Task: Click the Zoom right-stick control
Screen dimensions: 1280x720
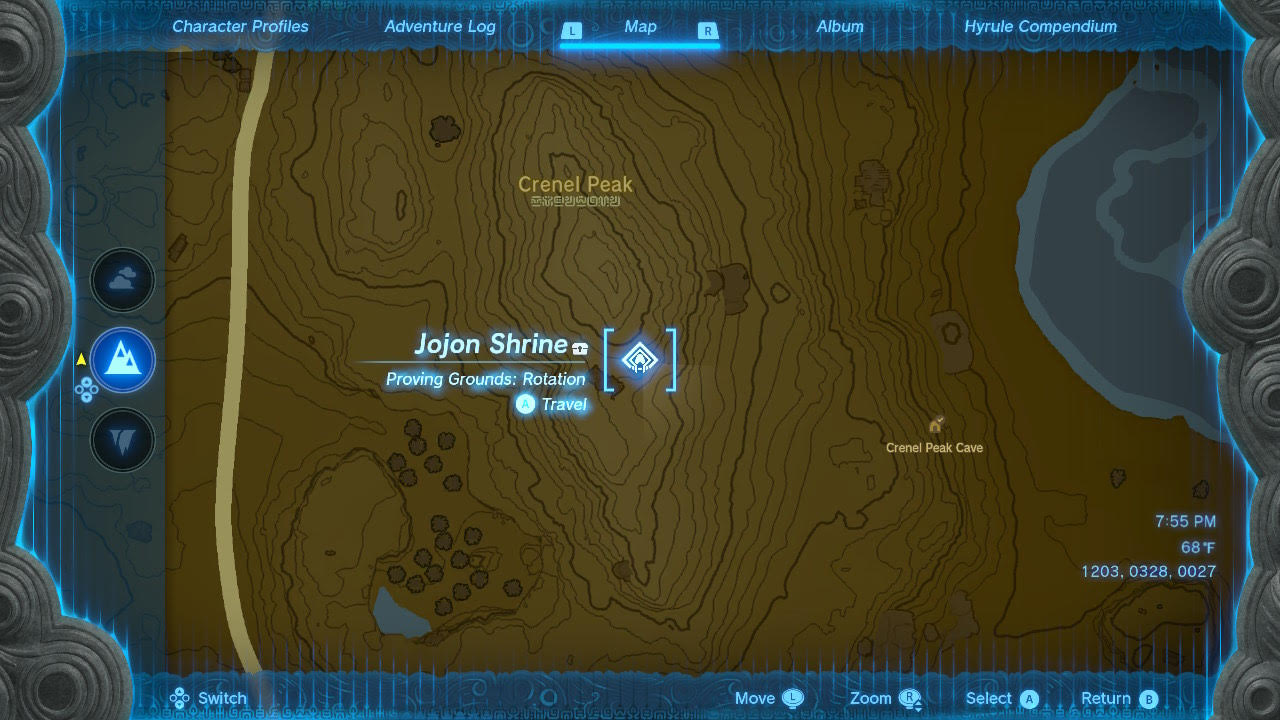Action: coord(908,697)
